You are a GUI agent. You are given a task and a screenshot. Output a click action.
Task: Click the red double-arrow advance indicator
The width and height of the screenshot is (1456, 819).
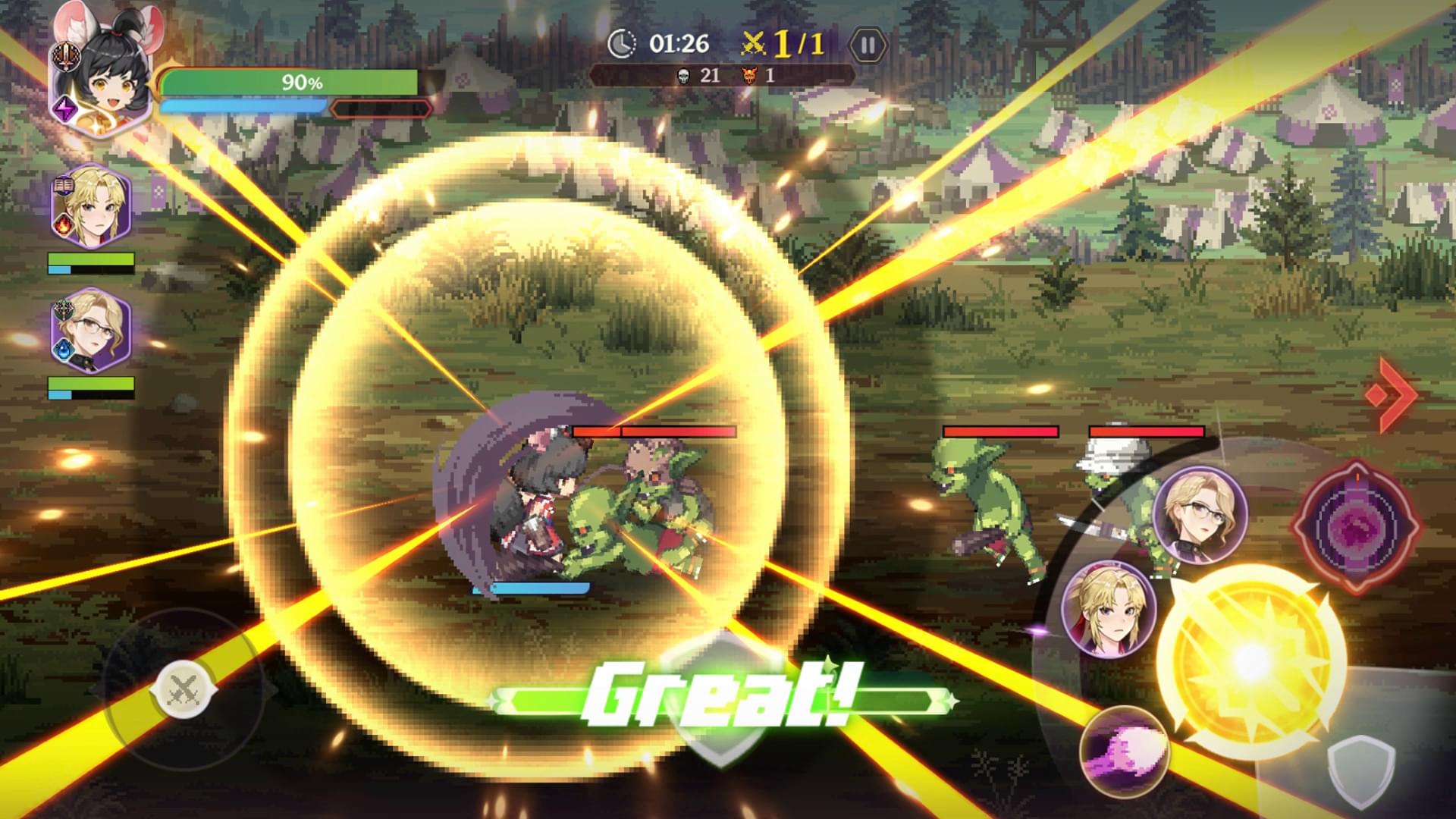coord(1391,394)
